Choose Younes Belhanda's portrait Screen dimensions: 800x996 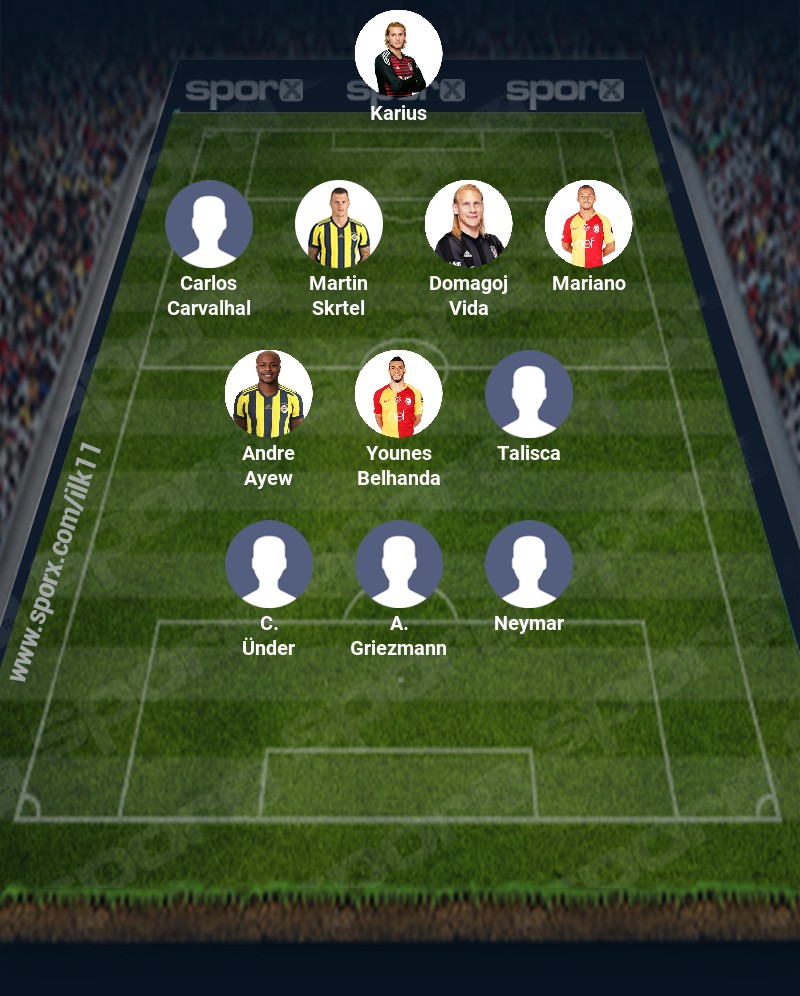[x=398, y=394]
